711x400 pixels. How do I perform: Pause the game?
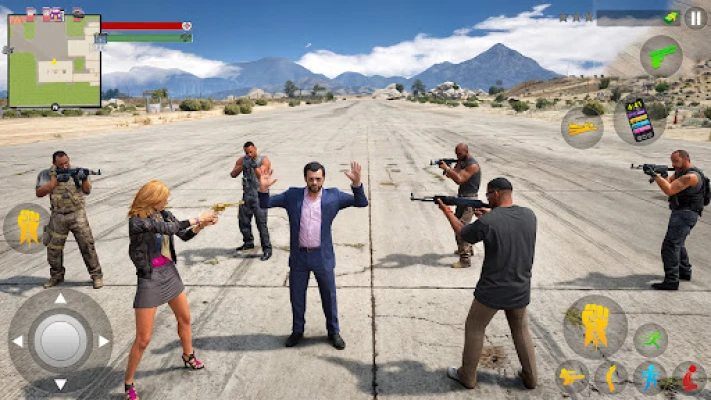tap(695, 18)
